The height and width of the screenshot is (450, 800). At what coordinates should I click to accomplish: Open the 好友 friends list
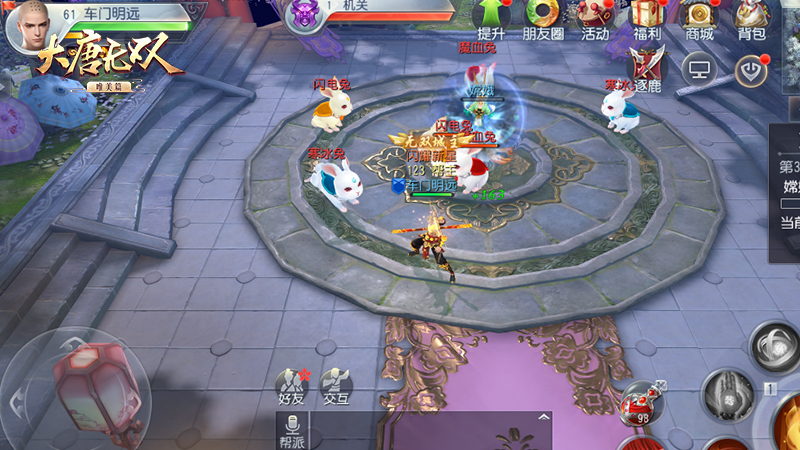(x=291, y=387)
